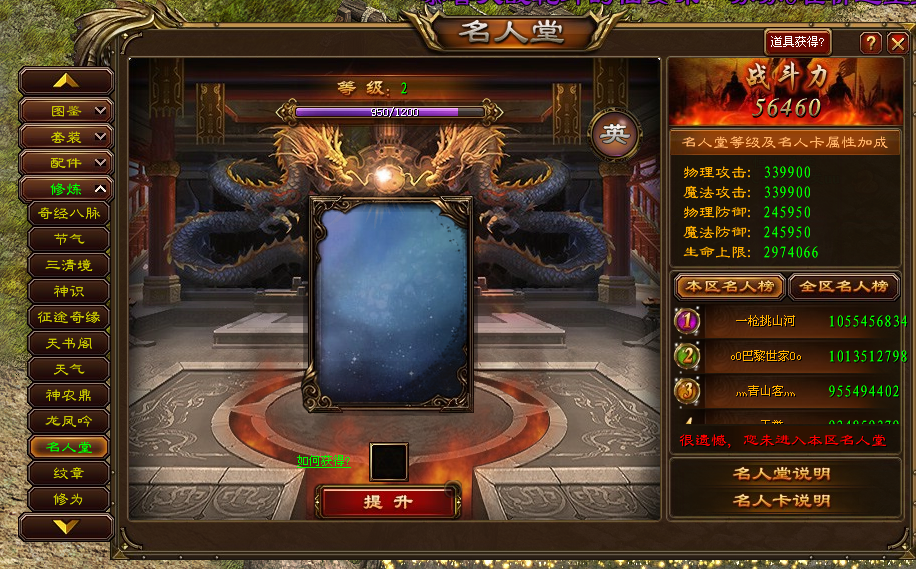Click the 提升 upgrade button

pyautogui.click(x=388, y=501)
